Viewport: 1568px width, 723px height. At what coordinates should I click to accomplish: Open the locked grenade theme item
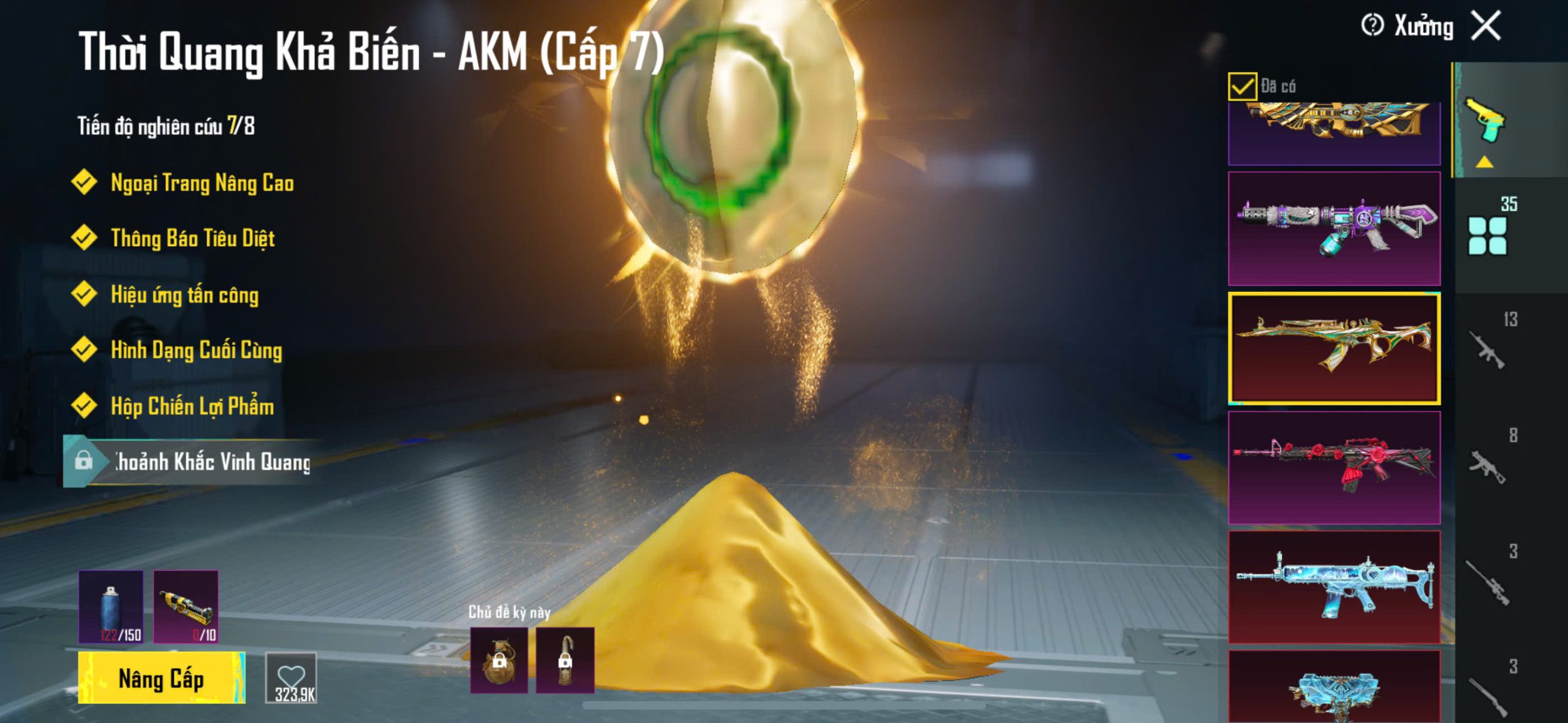pos(499,660)
